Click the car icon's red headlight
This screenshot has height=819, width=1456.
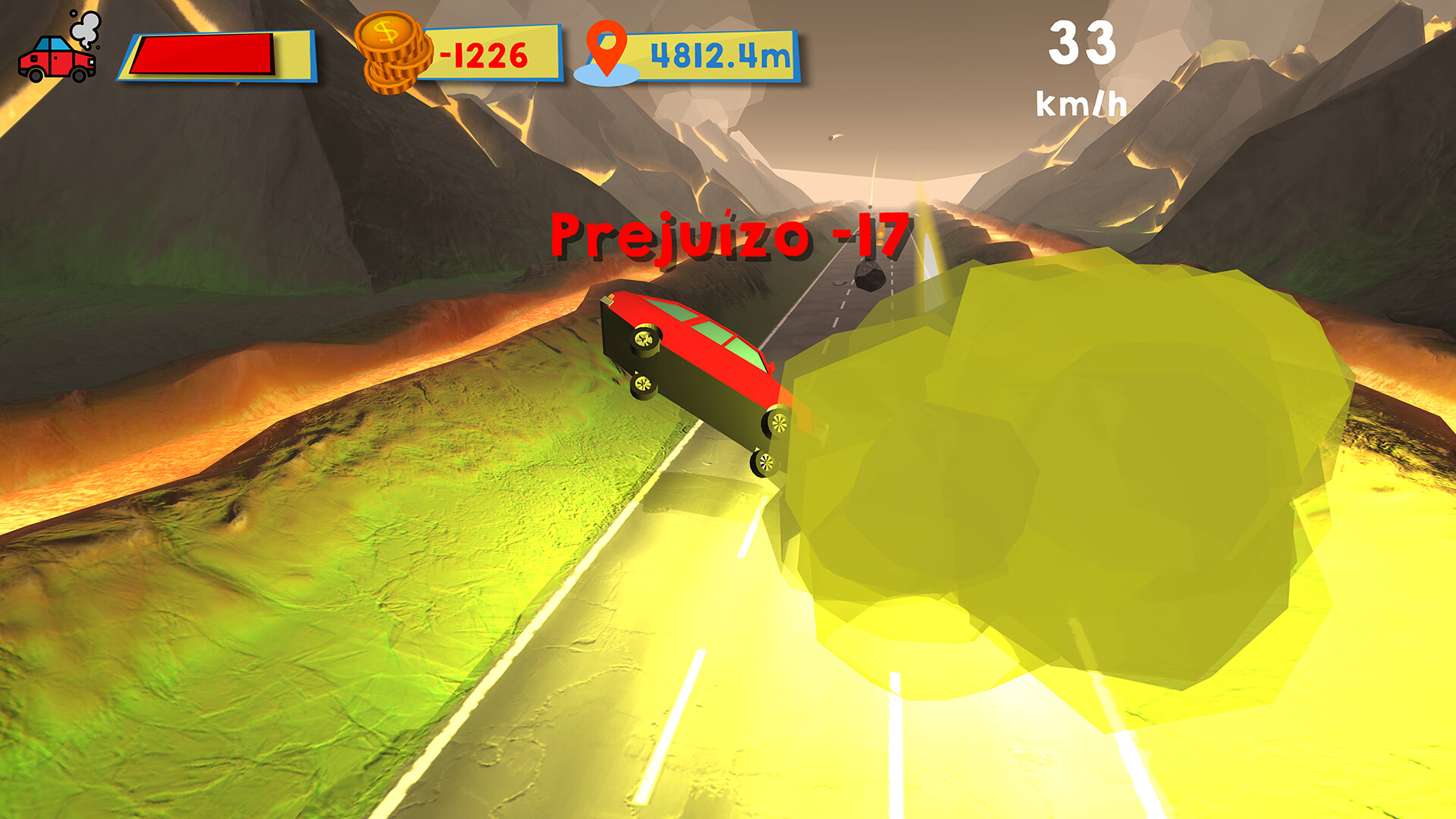tap(92, 62)
